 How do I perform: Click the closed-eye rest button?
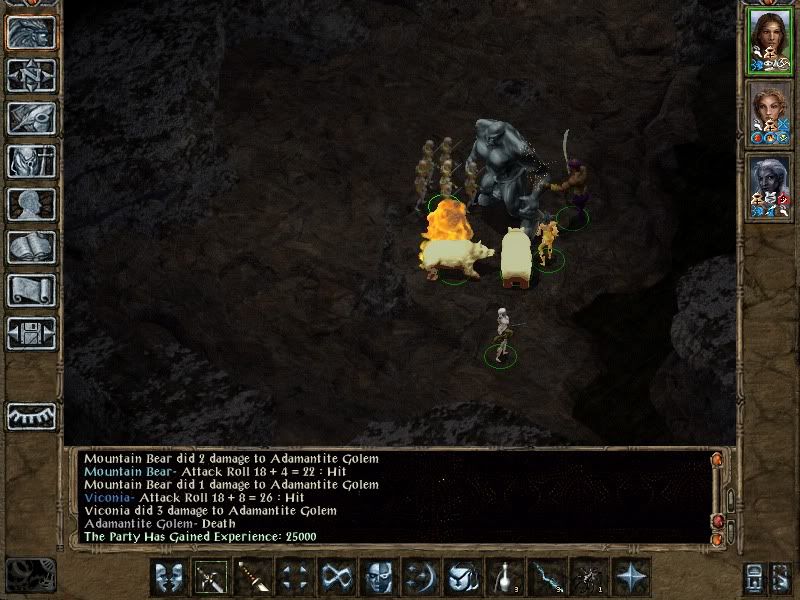pos(30,415)
